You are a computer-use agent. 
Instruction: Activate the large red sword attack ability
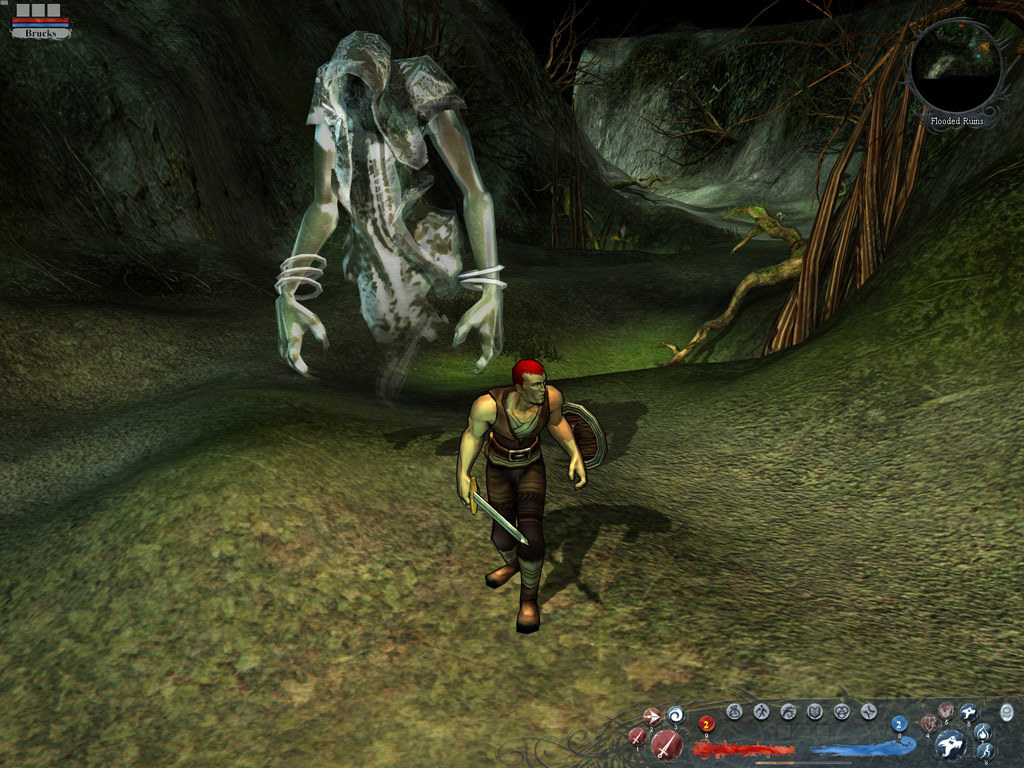[667, 744]
